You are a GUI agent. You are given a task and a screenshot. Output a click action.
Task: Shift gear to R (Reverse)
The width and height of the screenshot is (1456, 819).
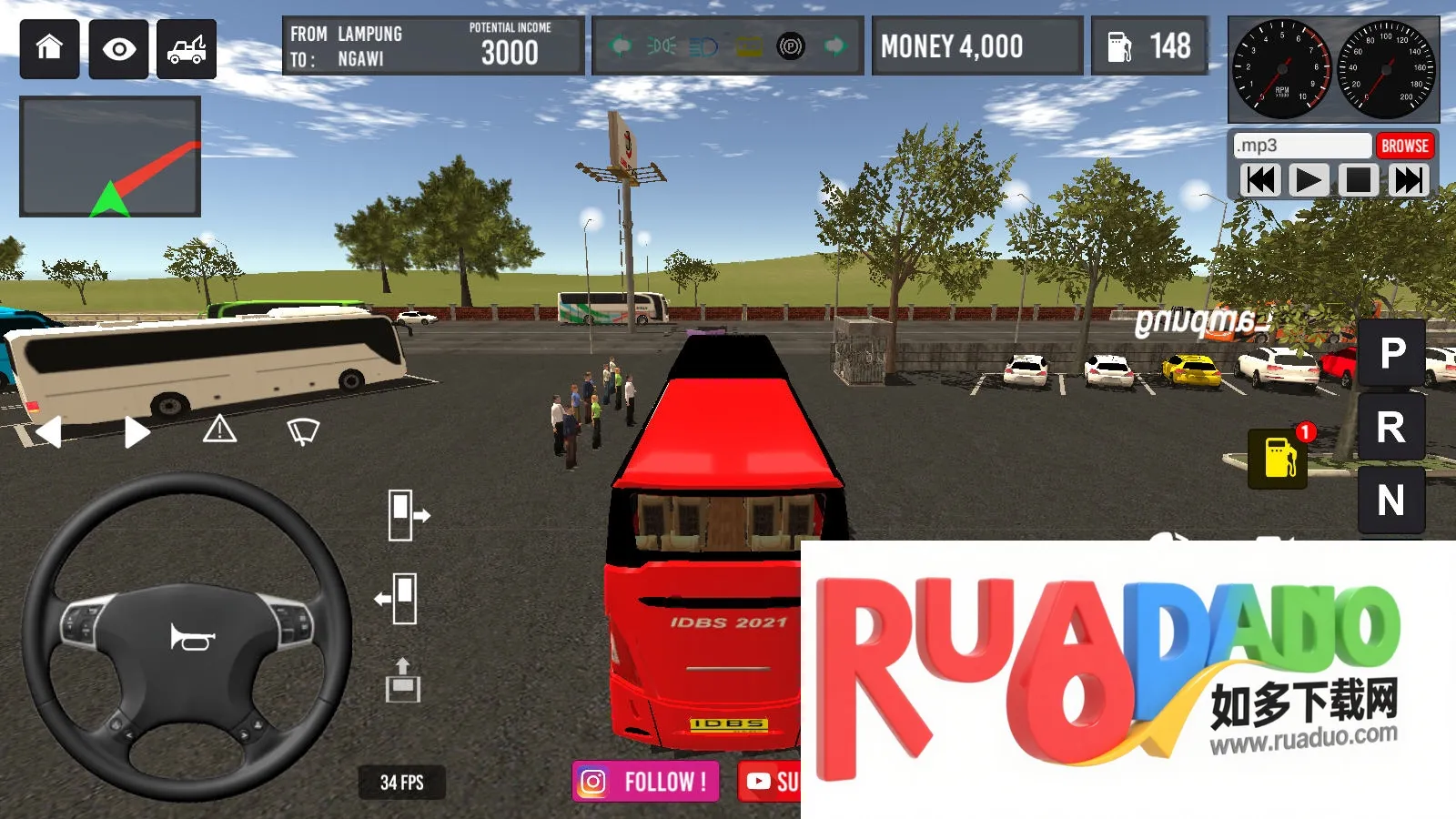[1391, 428]
